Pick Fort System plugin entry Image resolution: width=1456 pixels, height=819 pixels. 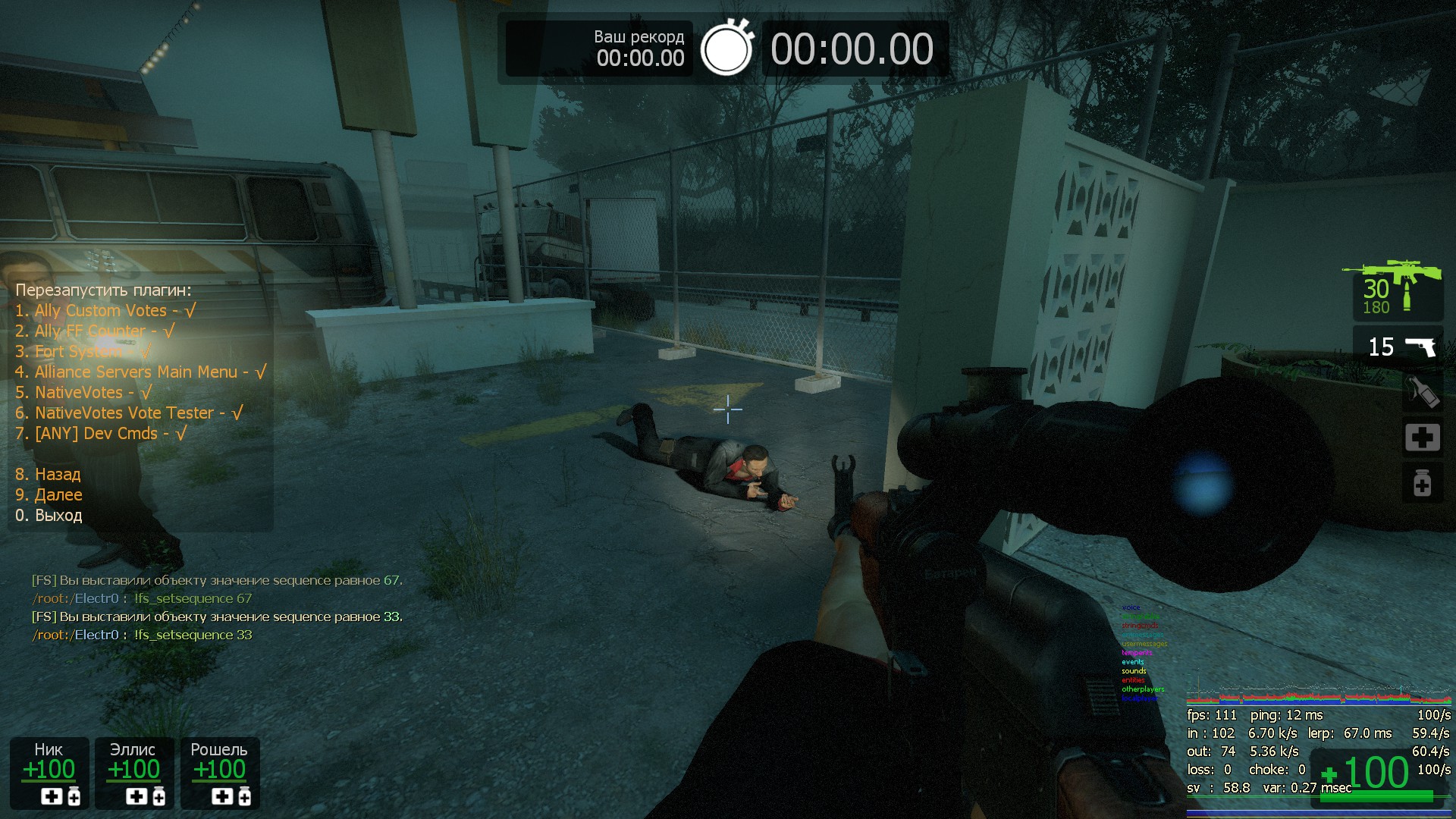[x=83, y=352]
